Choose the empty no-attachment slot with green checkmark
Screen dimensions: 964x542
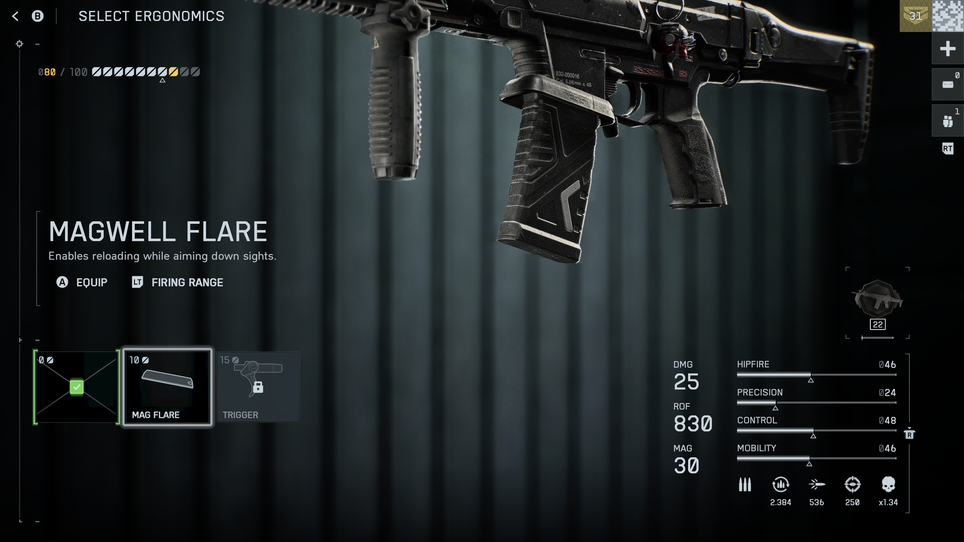pos(76,387)
